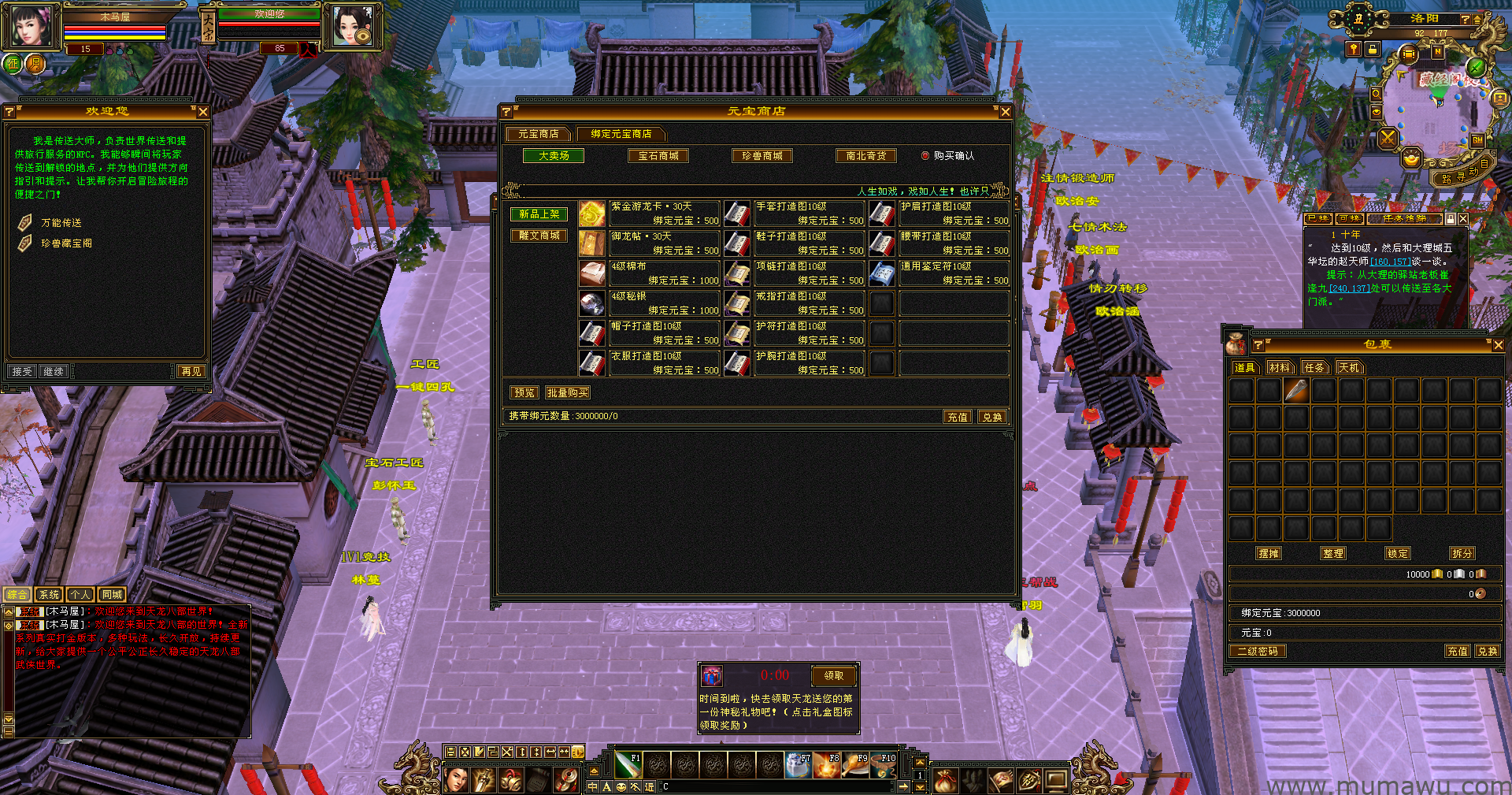Screen dimensions: 1512x795
Task: Open the 宝石商城 category
Action: (658, 156)
